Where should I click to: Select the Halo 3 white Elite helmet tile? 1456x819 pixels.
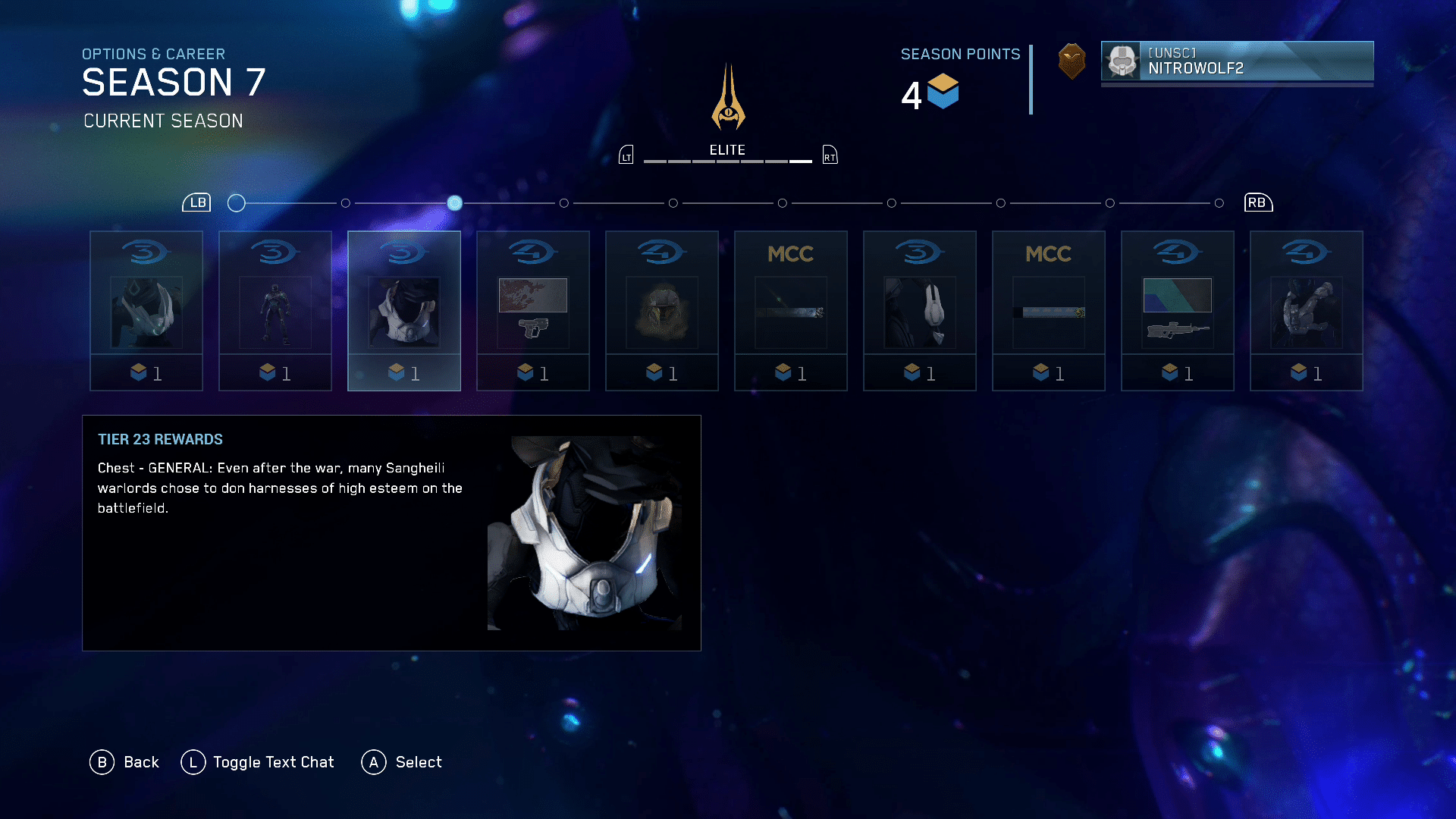point(919,311)
